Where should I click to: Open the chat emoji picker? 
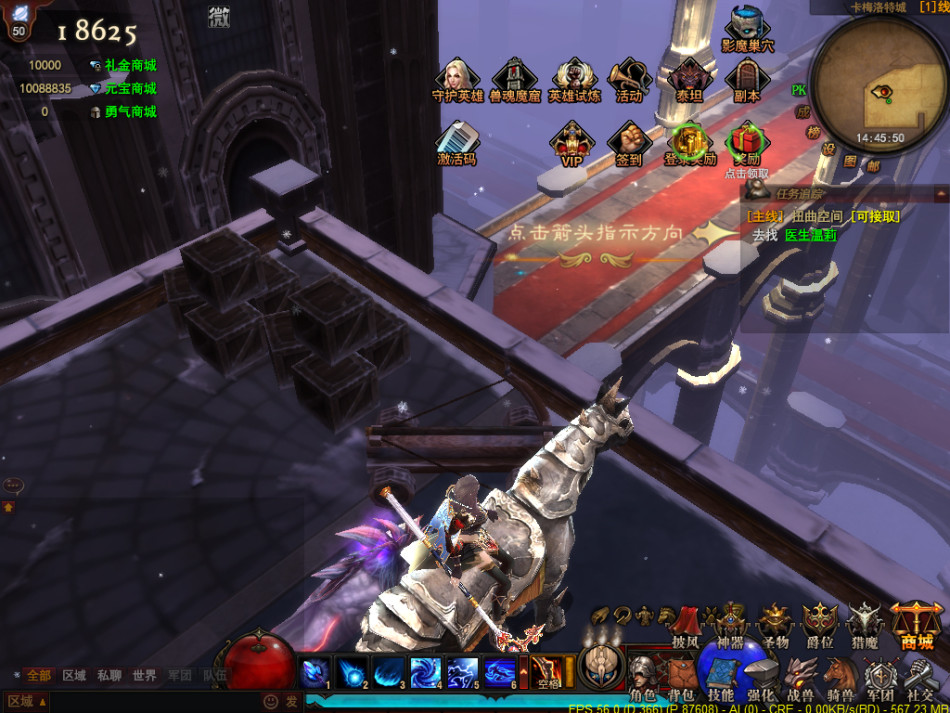click(x=270, y=702)
